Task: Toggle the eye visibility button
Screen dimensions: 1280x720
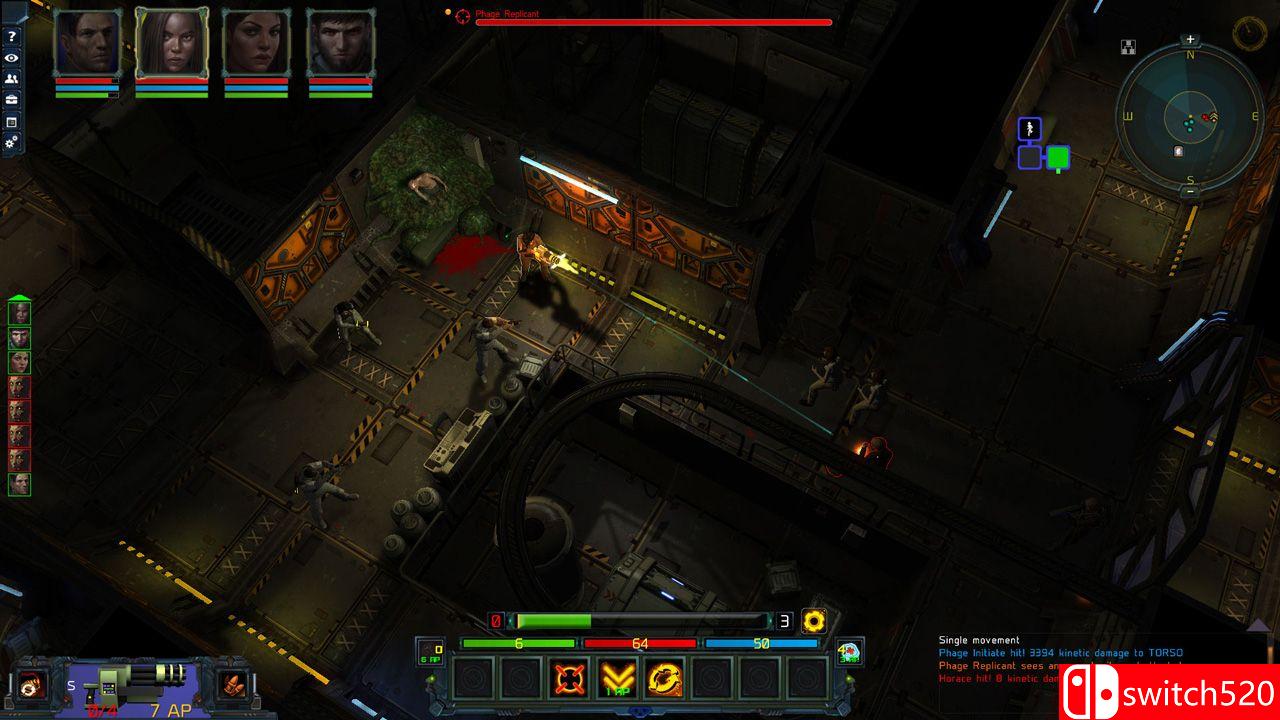Action: pos(11,58)
